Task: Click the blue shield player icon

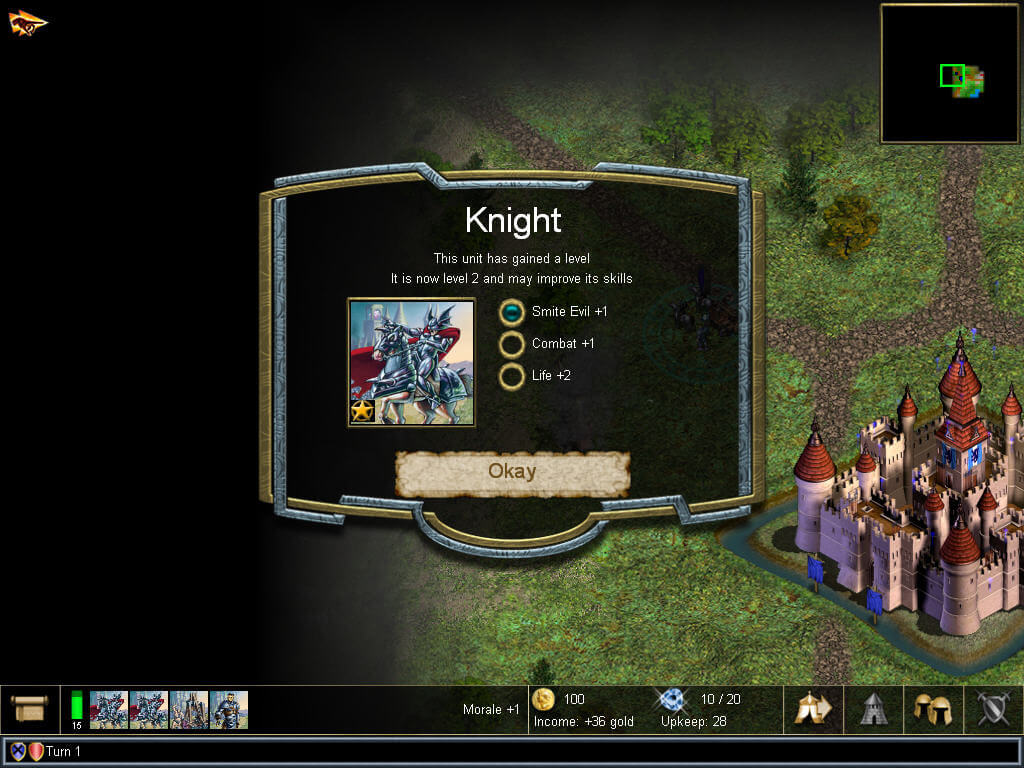Action: (x=18, y=751)
